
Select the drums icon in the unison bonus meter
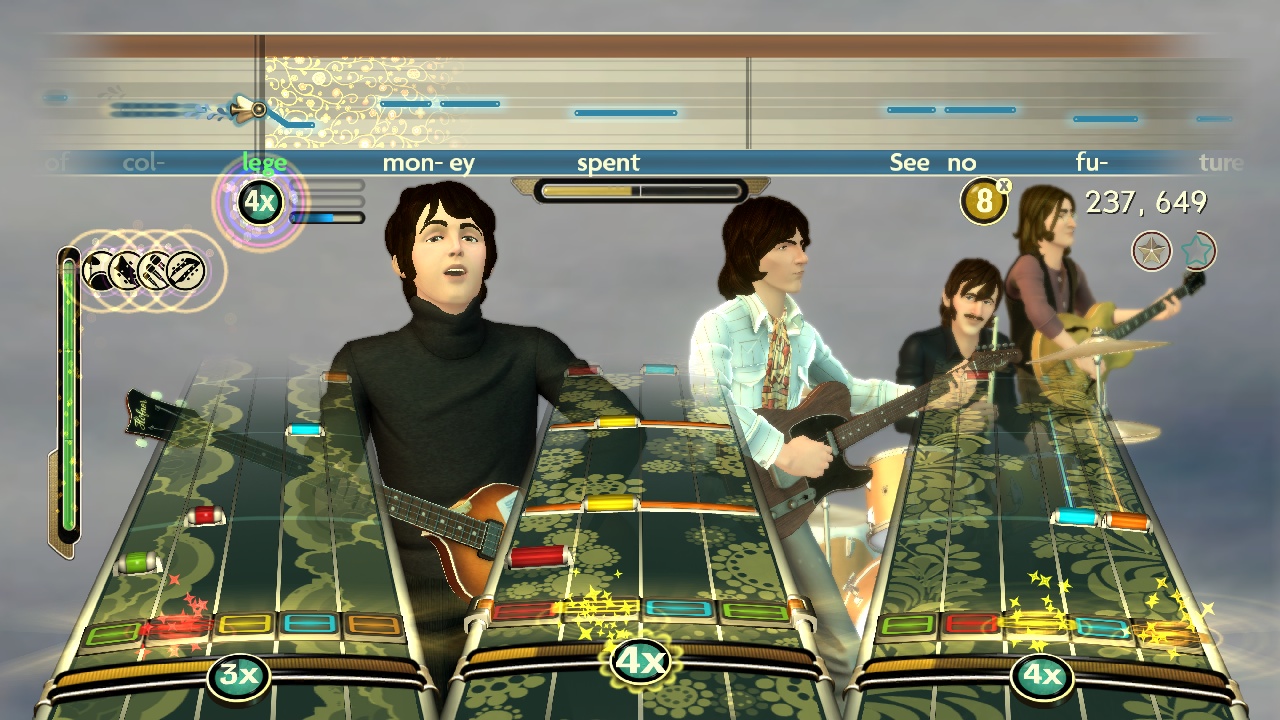[97, 269]
